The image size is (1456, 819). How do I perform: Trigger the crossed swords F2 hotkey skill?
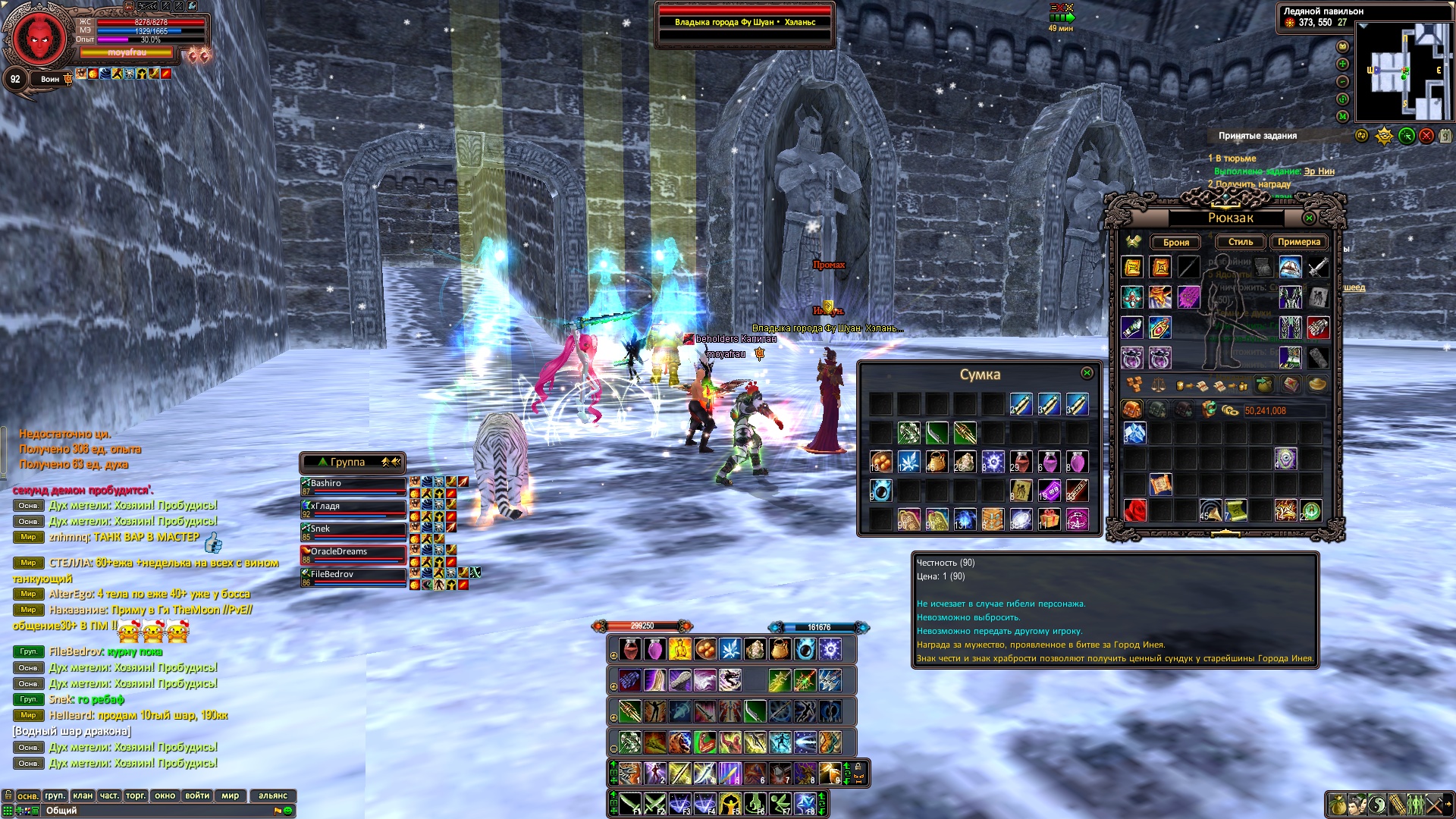click(654, 802)
